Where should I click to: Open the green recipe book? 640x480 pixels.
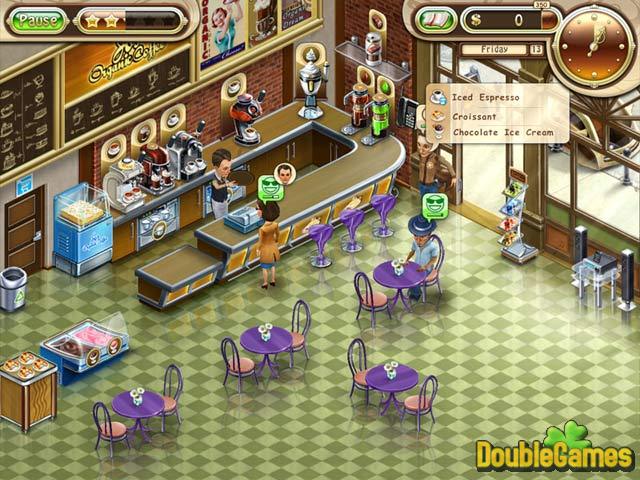click(436, 19)
